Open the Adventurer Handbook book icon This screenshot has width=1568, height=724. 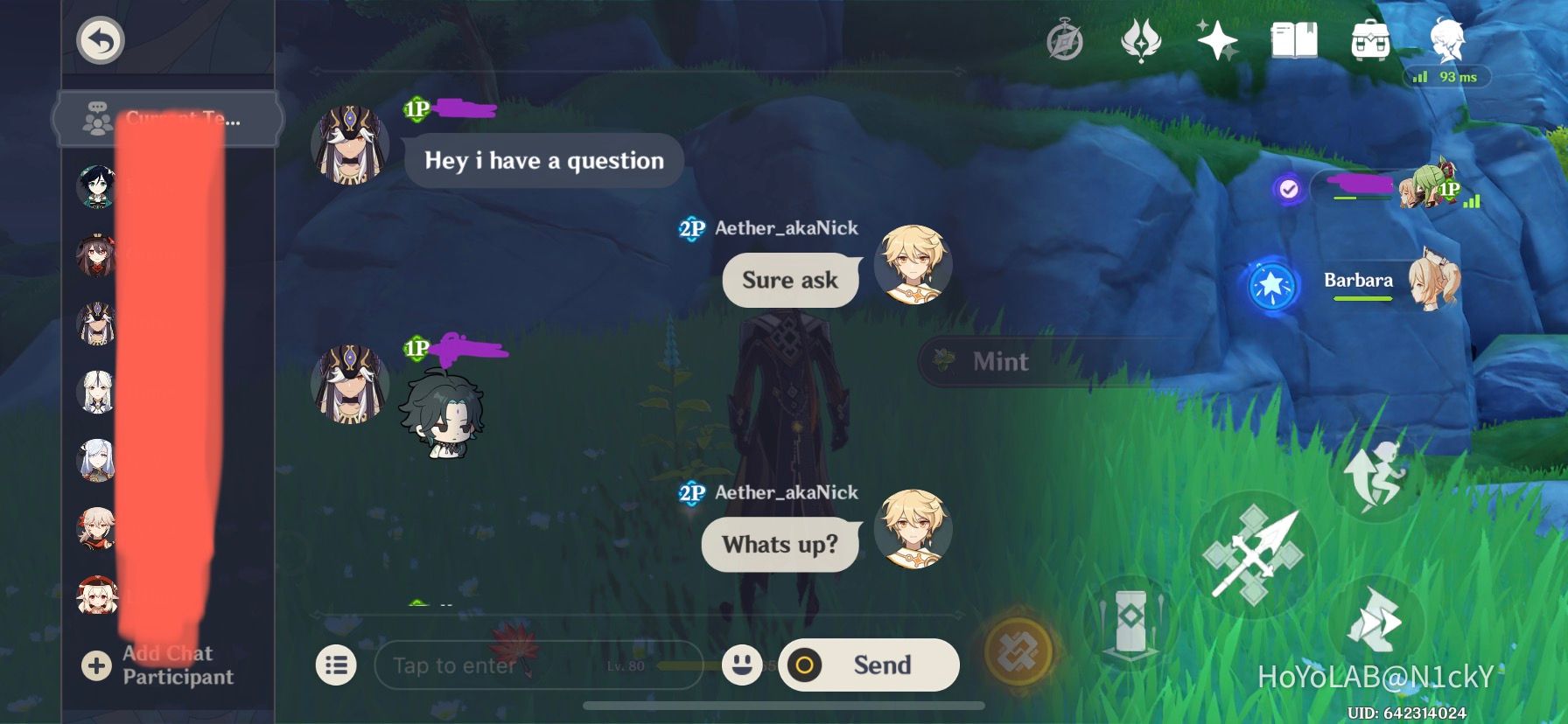point(1295,38)
